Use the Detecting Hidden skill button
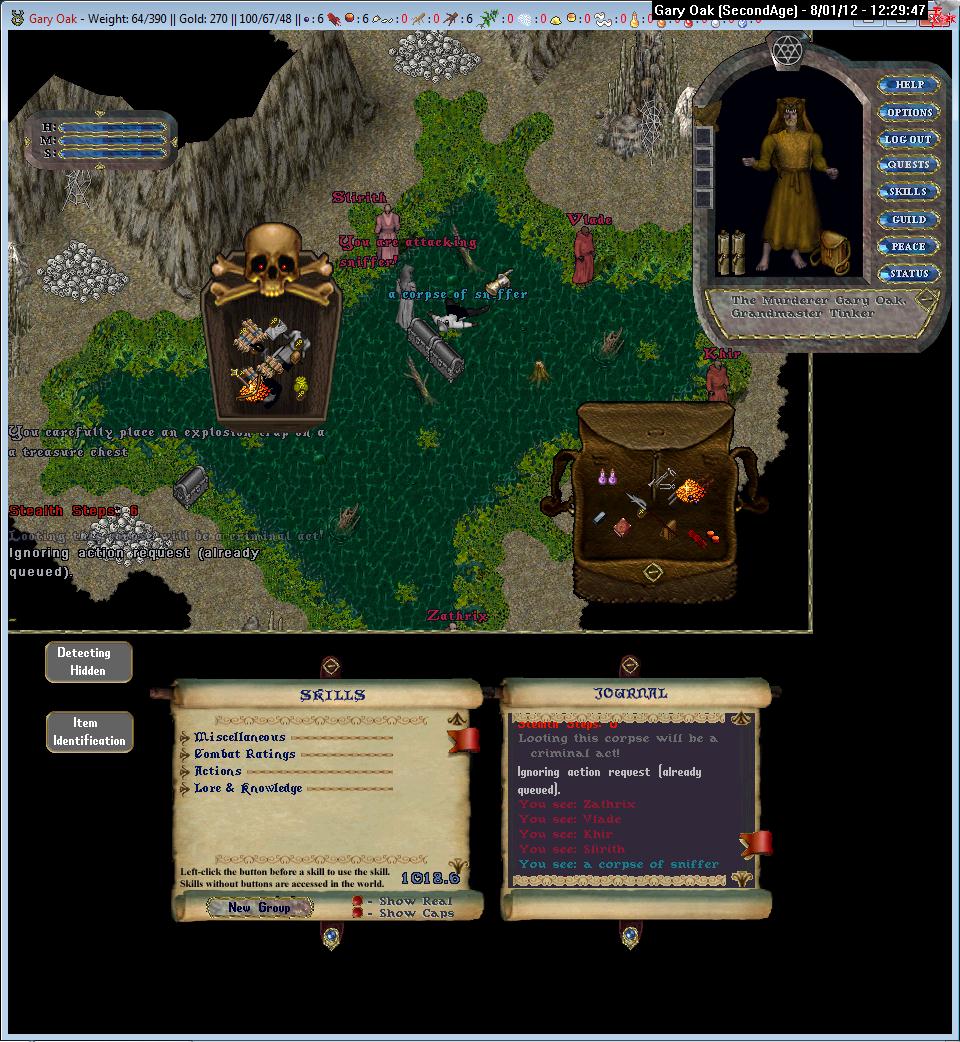The width and height of the screenshot is (960, 1042). pos(88,662)
